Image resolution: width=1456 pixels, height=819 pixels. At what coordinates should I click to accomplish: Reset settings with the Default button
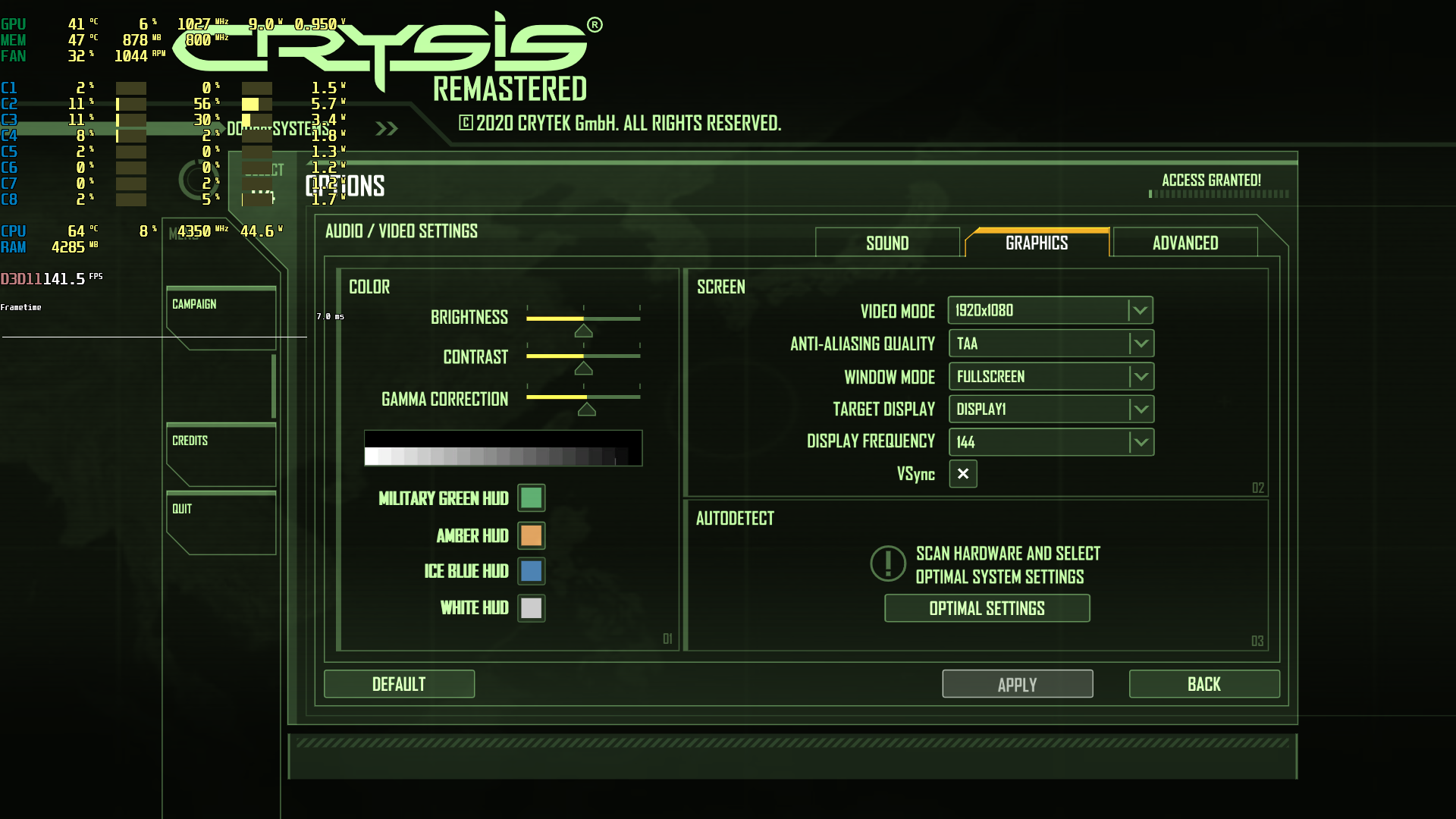click(x=399, y=684)
